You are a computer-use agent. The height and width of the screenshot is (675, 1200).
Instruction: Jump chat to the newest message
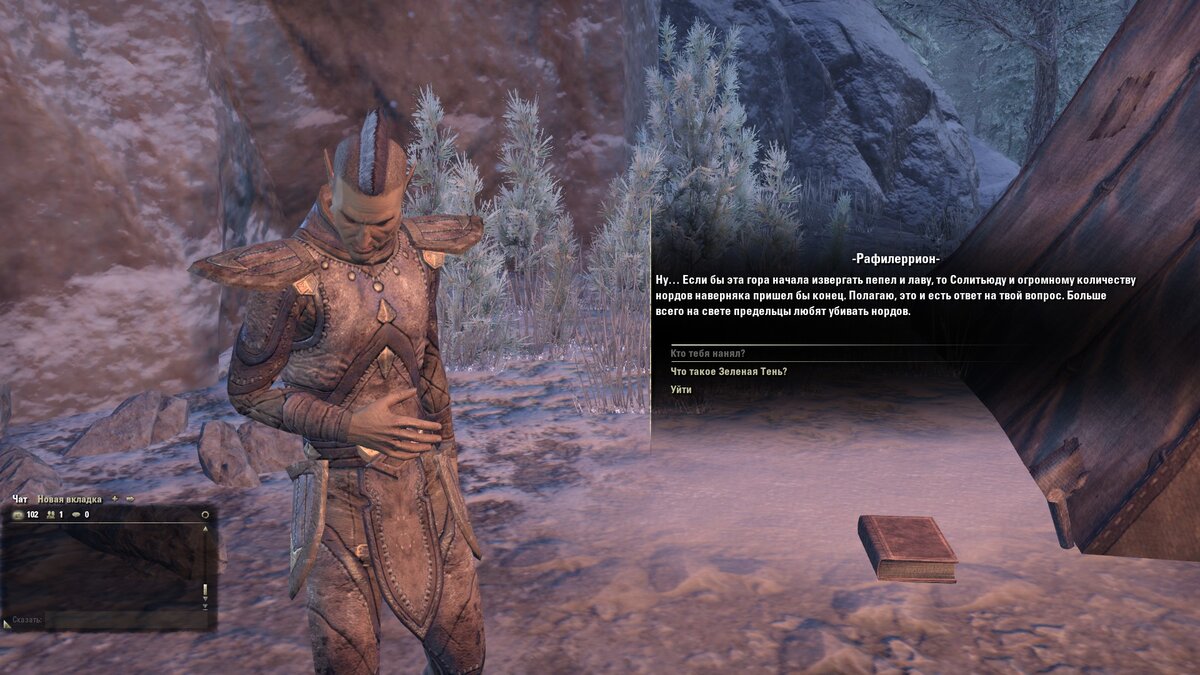pyautogui.click(x=205, y=606)
